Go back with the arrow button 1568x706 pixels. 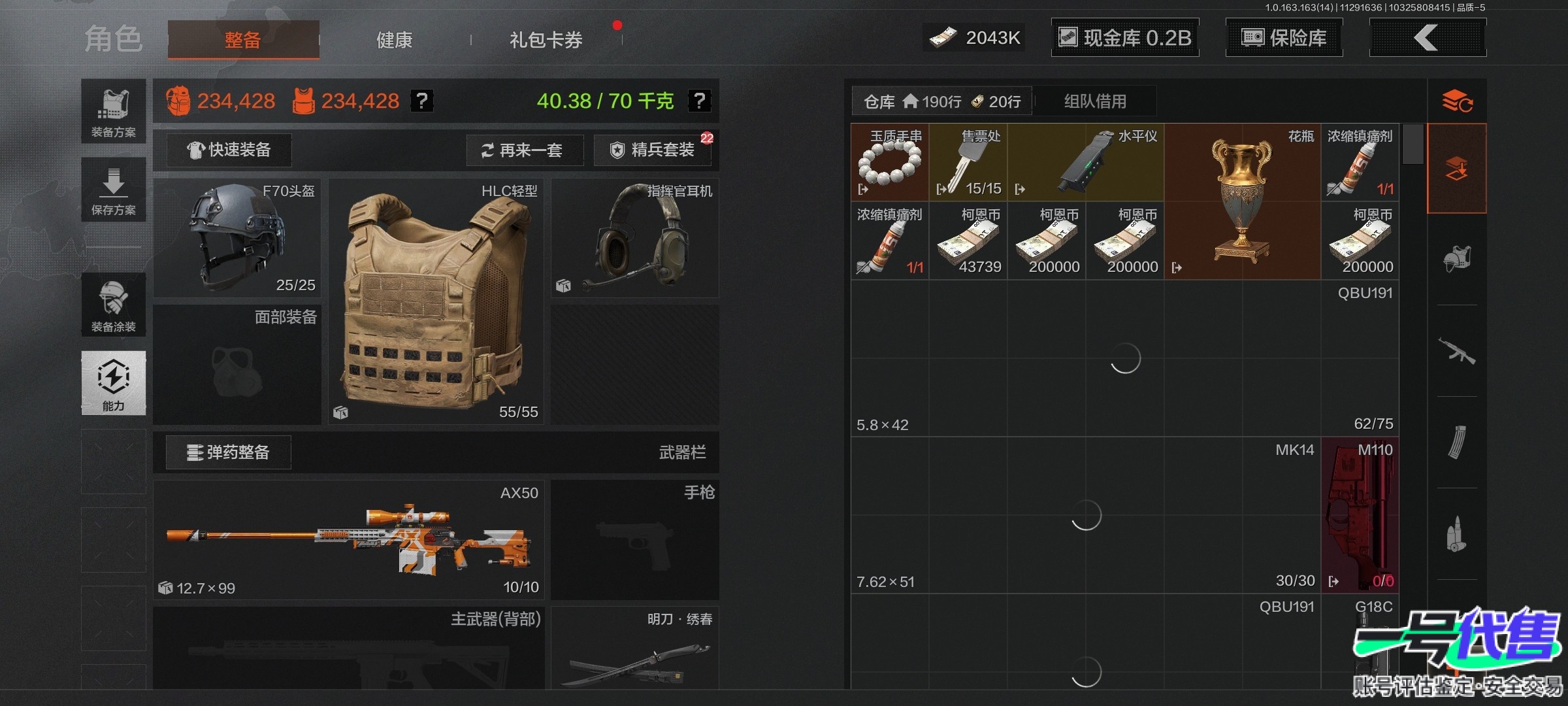pos(1427,38)
